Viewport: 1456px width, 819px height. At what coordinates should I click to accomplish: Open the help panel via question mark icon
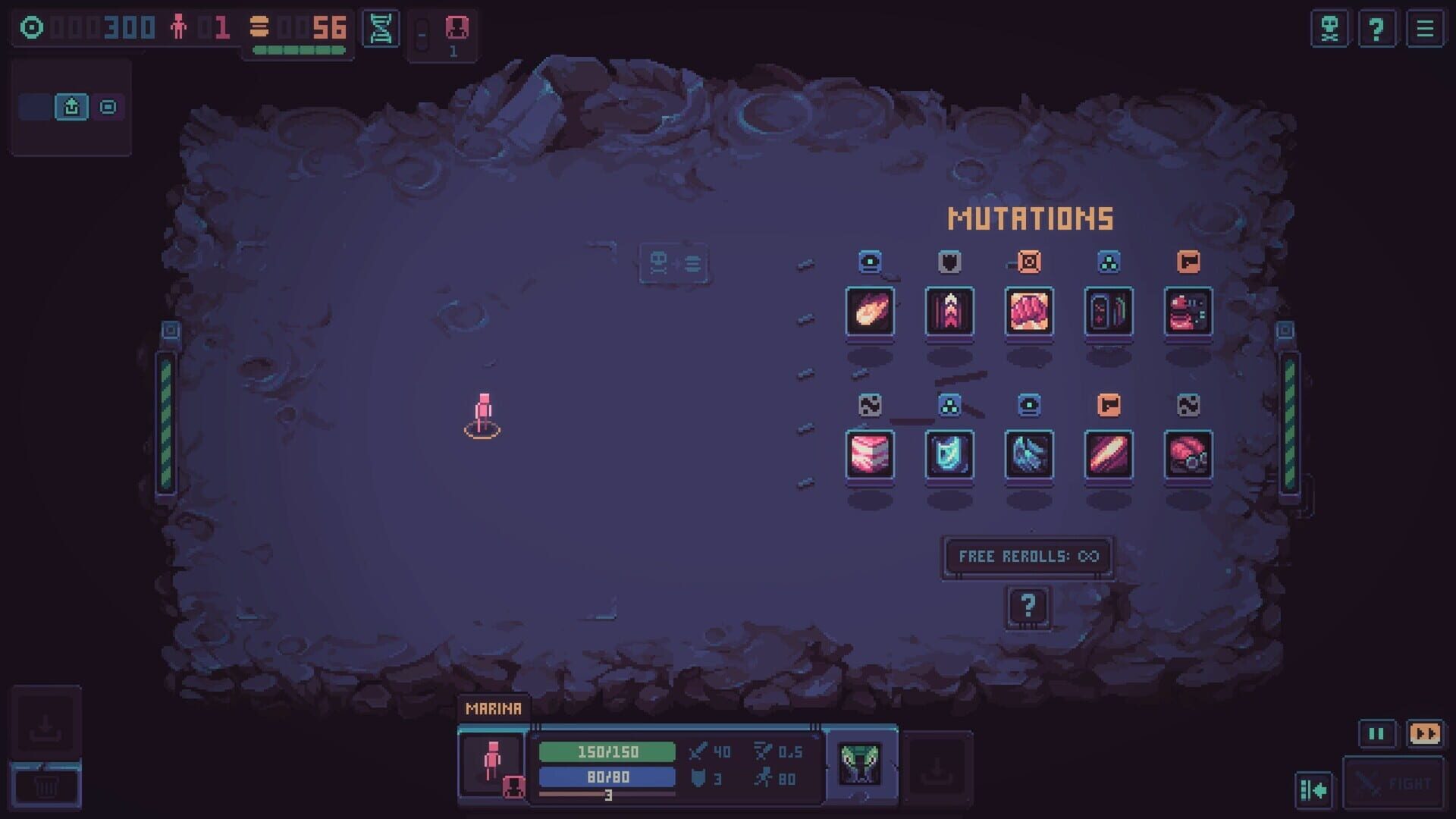[x=1377, y=29]
